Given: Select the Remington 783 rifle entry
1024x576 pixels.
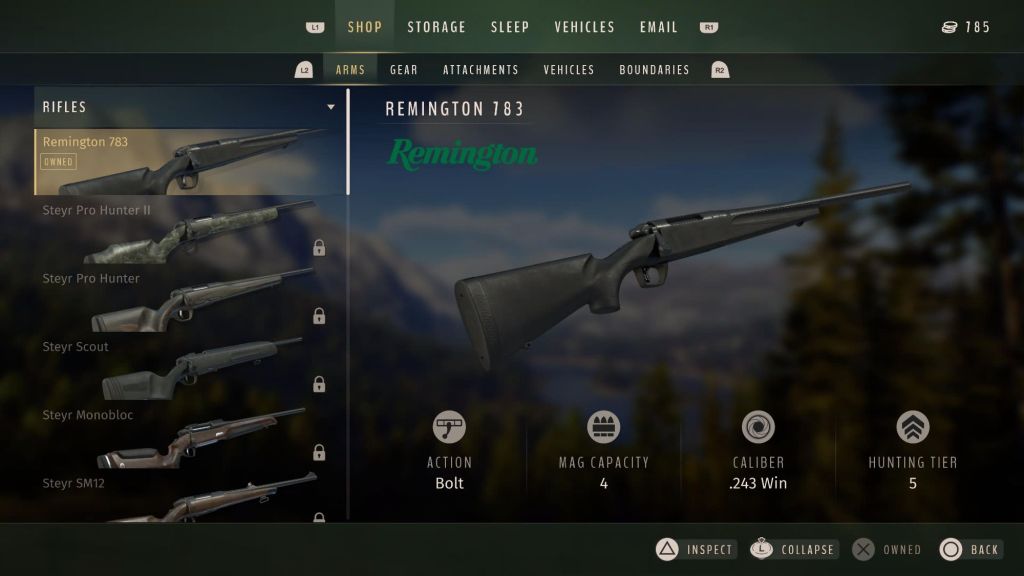Looking at the screenshot, I should [190, 162].
